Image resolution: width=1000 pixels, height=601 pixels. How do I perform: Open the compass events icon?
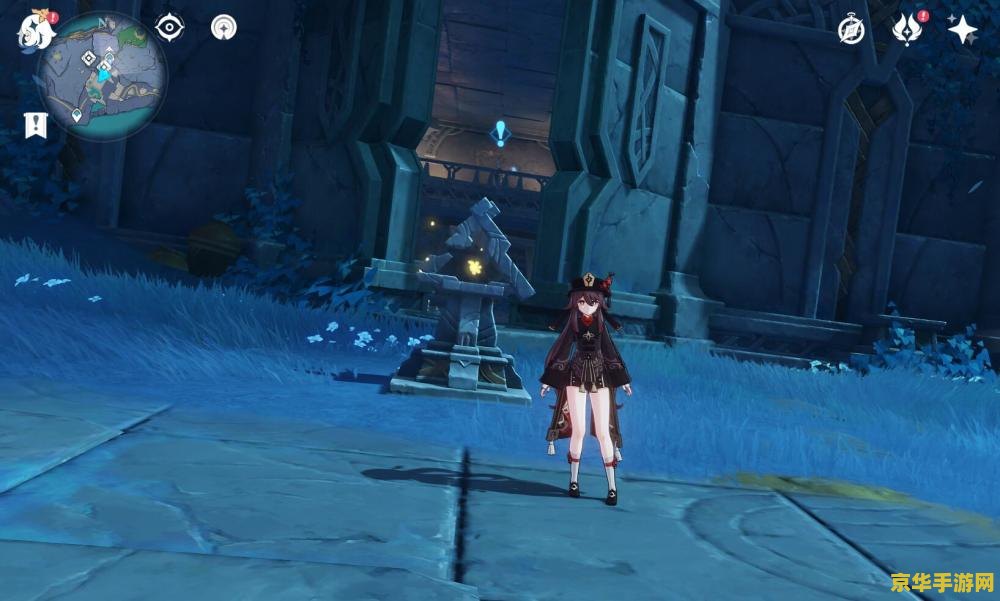click(851, 30)
